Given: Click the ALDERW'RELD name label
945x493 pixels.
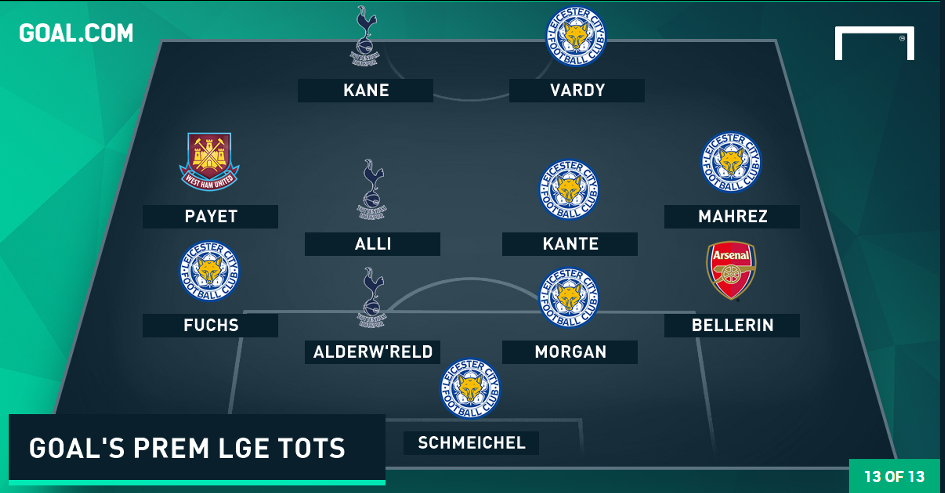Looking at the screenshot, I should [x=372, y=352].
